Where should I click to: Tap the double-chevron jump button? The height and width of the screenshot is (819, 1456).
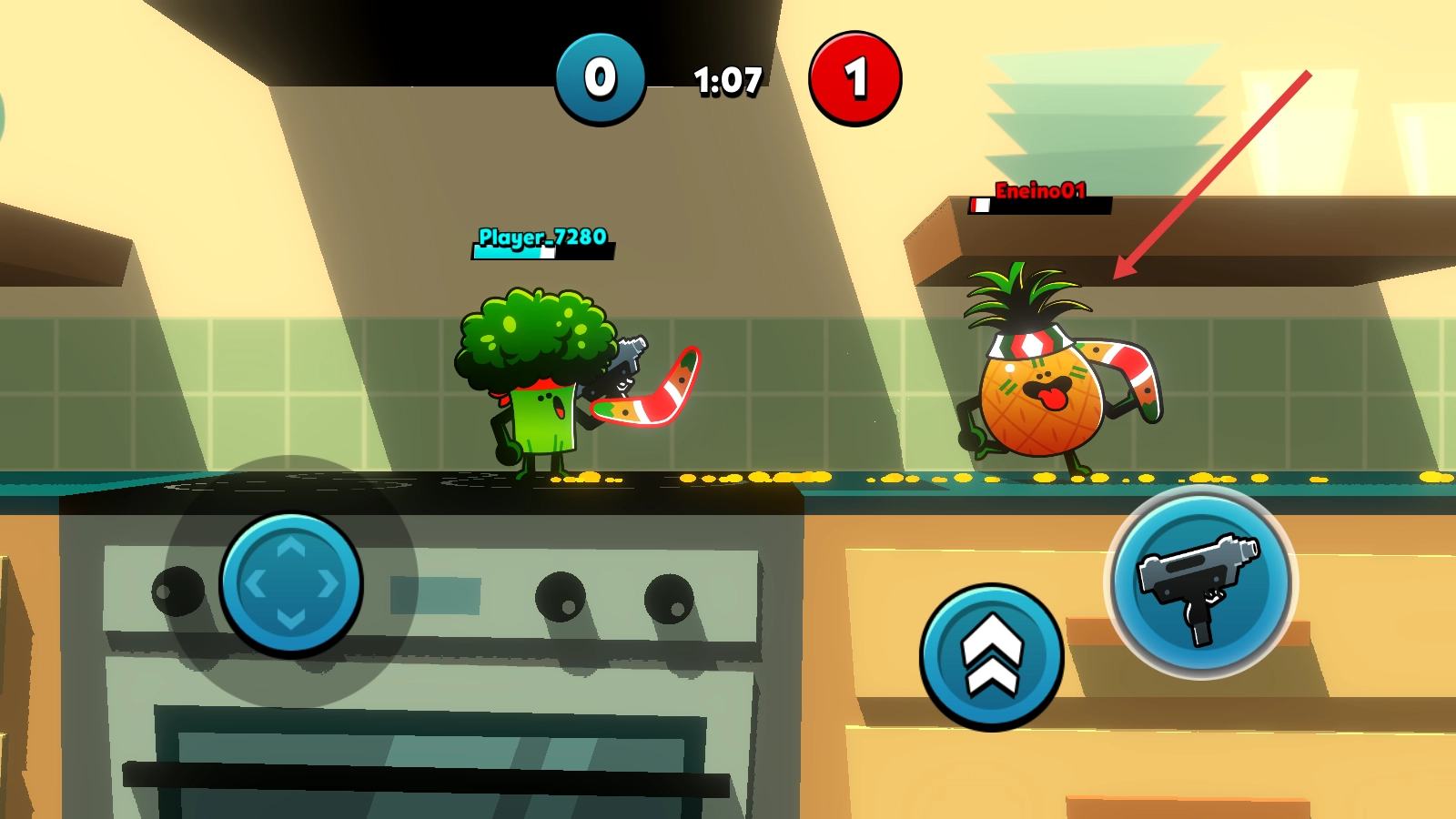(x=991, y=656)
